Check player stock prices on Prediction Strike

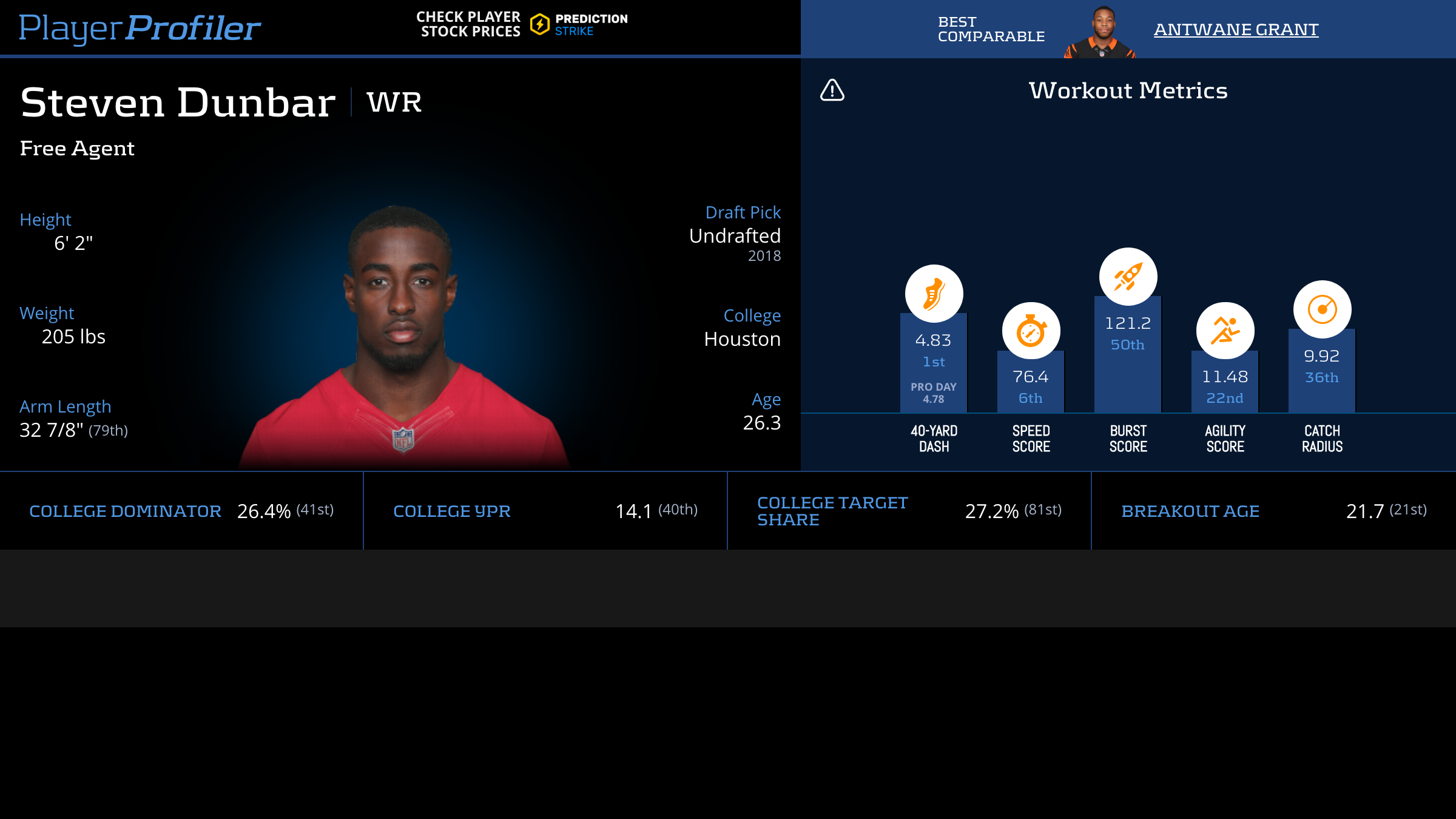tap(522, 24)
